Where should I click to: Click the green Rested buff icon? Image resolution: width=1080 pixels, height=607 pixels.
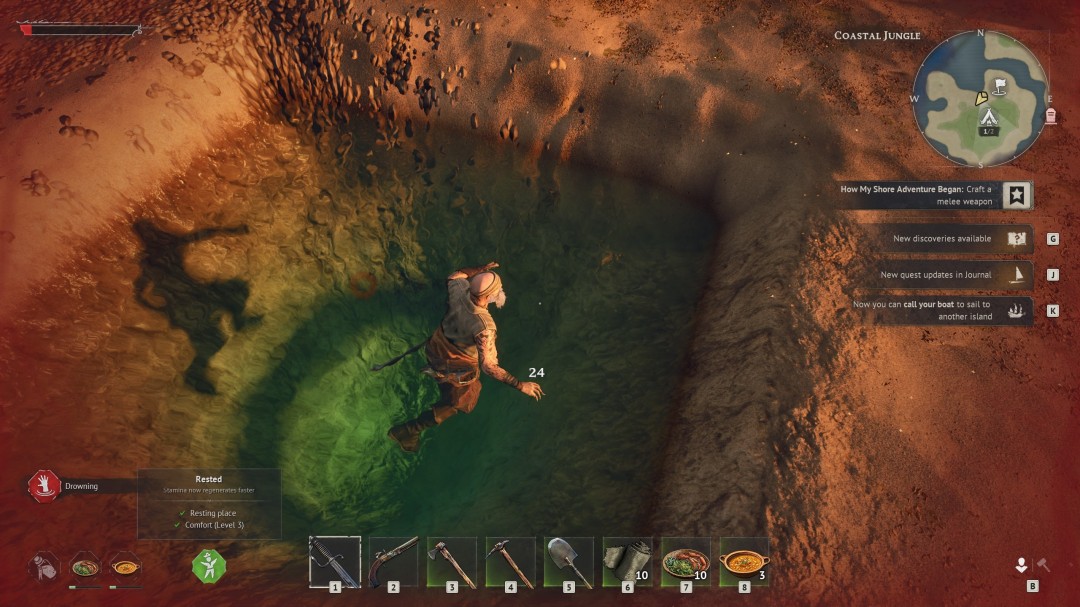209,566
